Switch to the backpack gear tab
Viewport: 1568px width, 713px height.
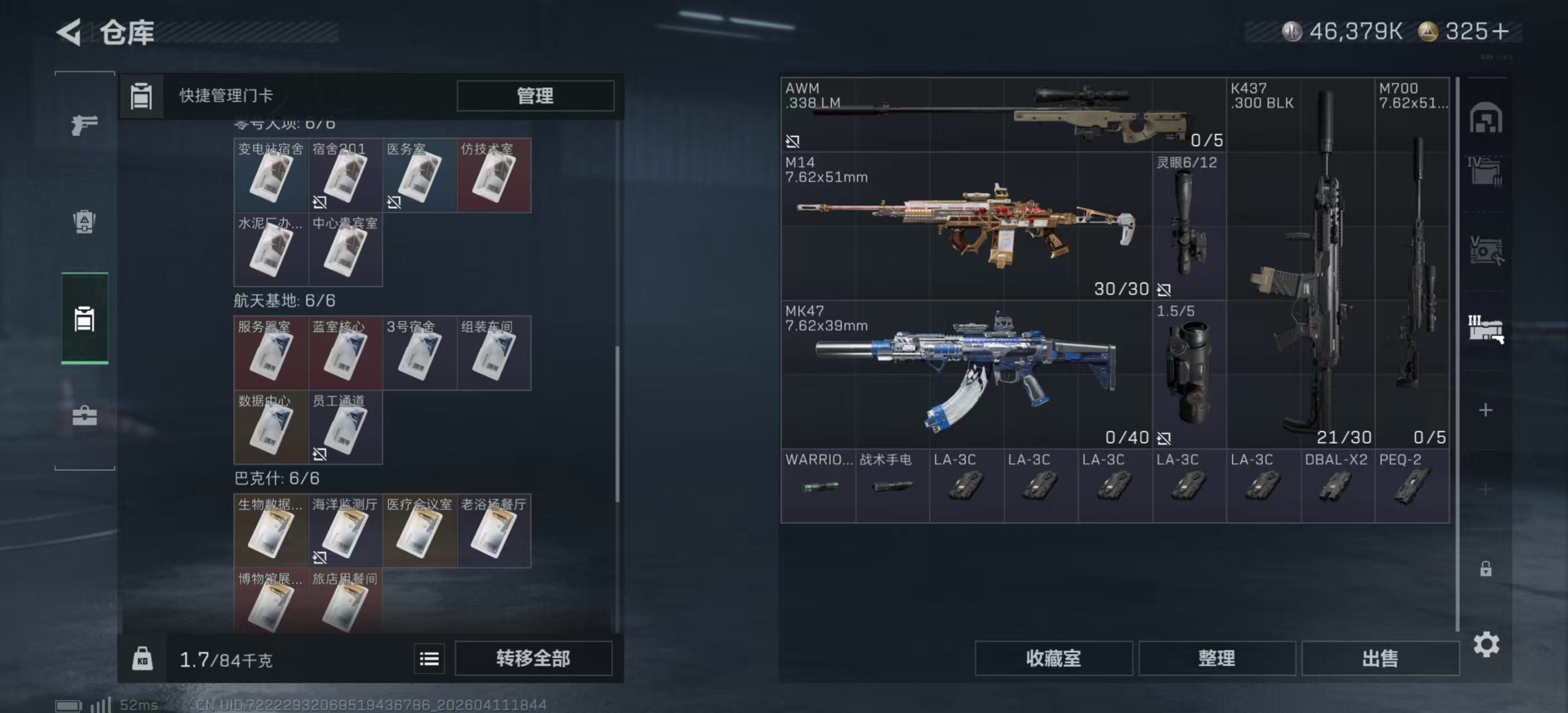click(x=85, y=222)
